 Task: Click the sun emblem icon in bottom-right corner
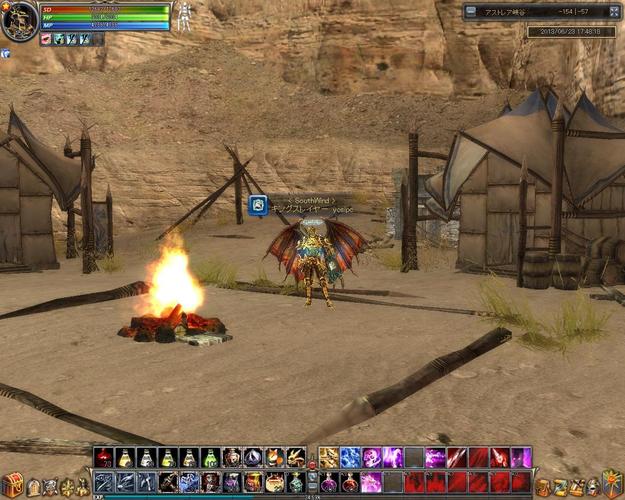click(x=611, y=485)
